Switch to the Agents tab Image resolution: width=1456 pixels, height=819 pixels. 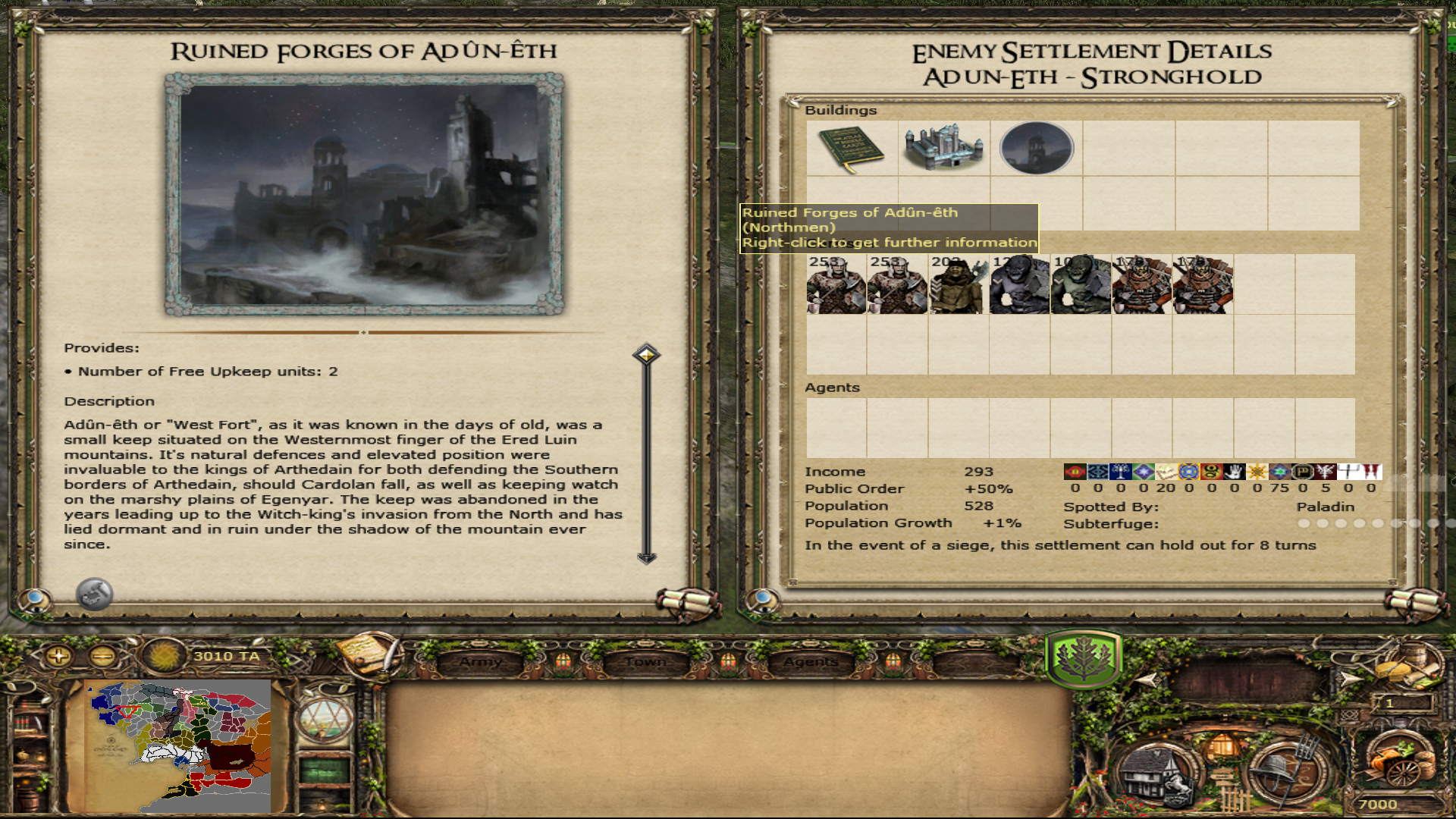click(x=811, y=662)
